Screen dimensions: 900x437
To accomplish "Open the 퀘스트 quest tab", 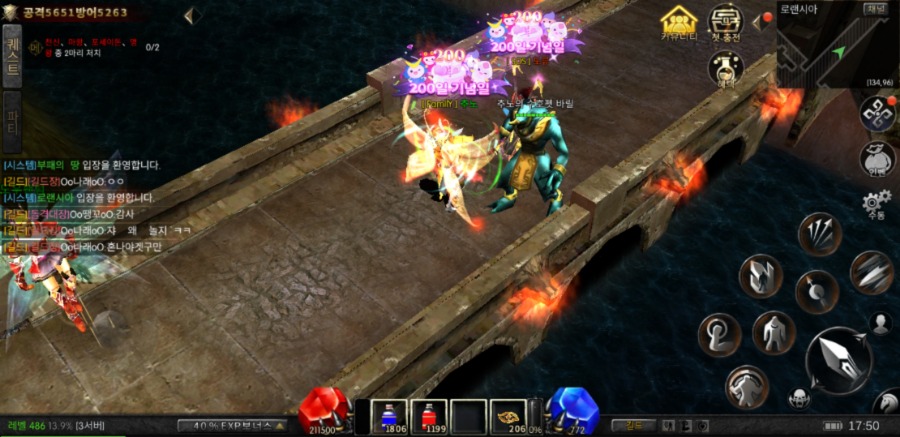I will pyautogui.click(x=13, y=56).
